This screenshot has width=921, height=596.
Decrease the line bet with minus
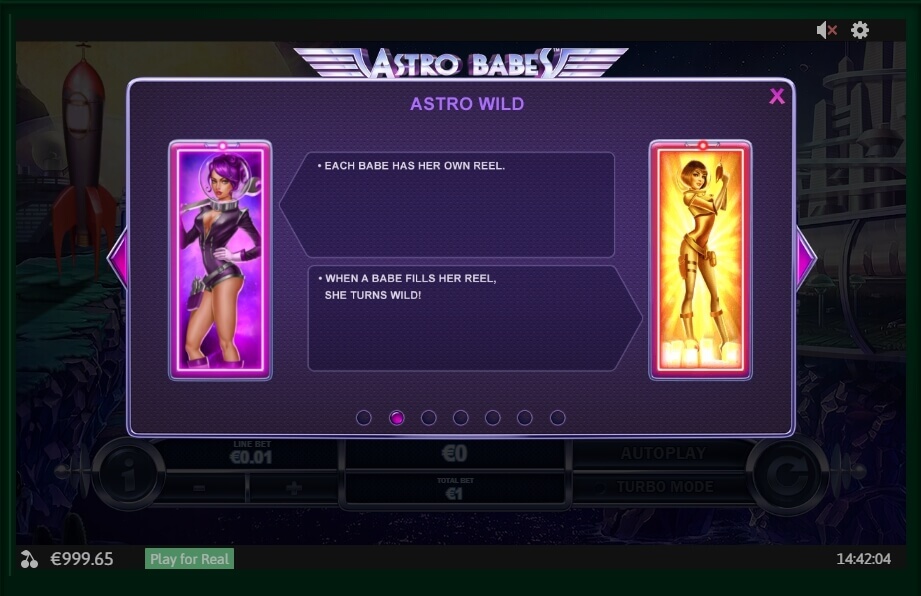click(x=200, y=488)
